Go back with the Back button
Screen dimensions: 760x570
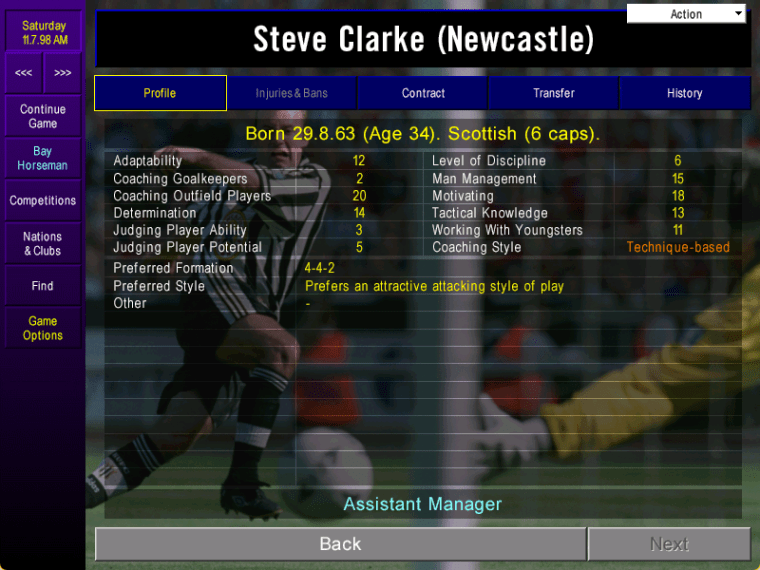340,544
